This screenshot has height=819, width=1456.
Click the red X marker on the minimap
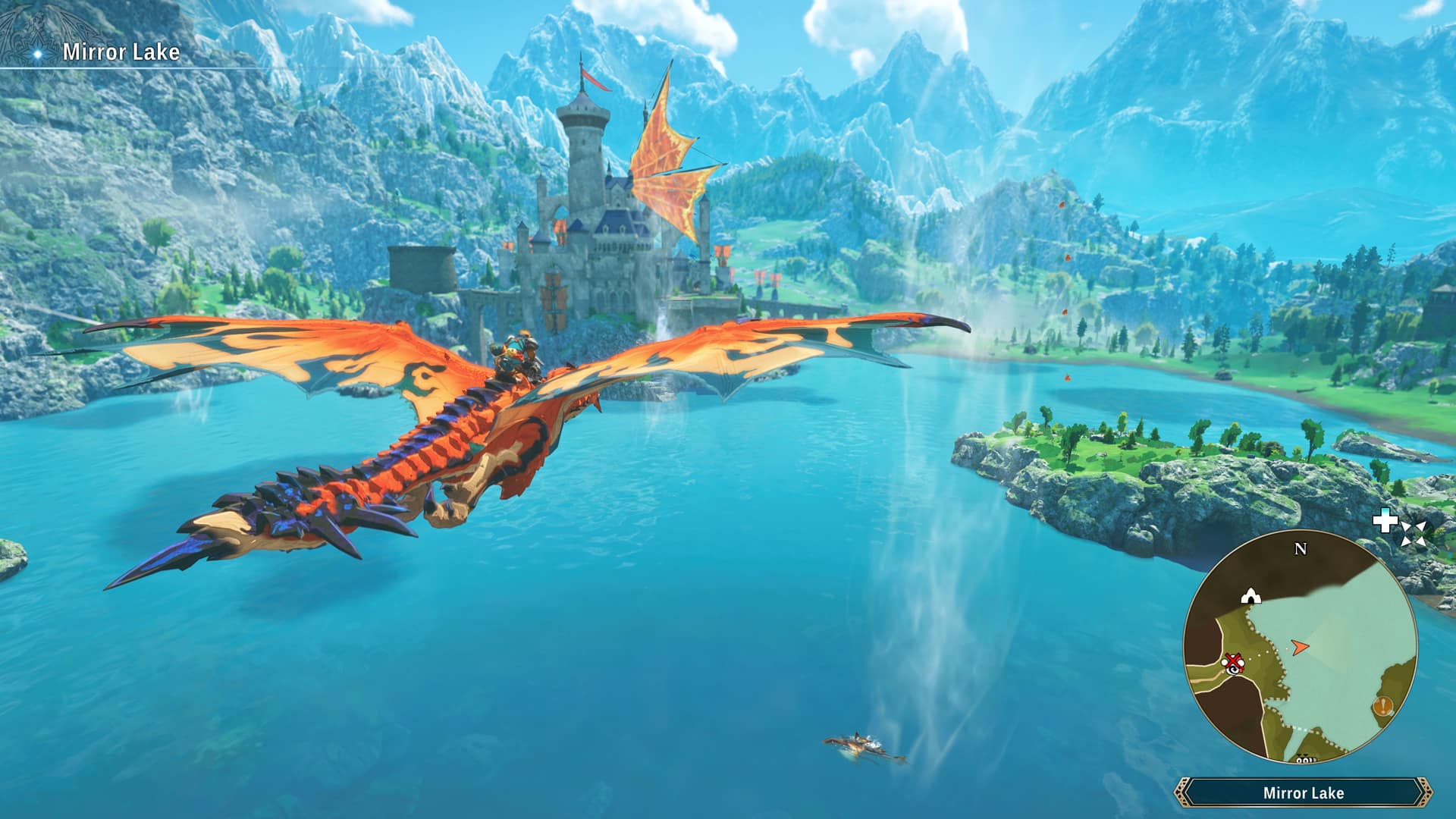[1233, 661]
